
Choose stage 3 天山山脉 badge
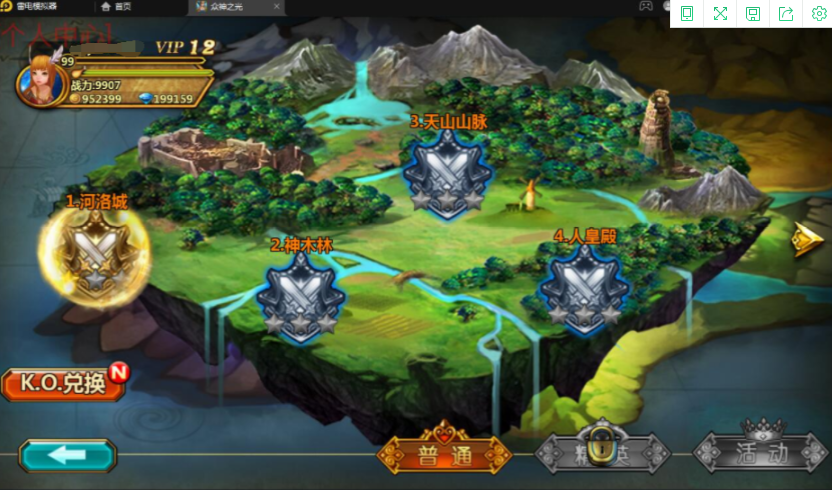point(445,173)
